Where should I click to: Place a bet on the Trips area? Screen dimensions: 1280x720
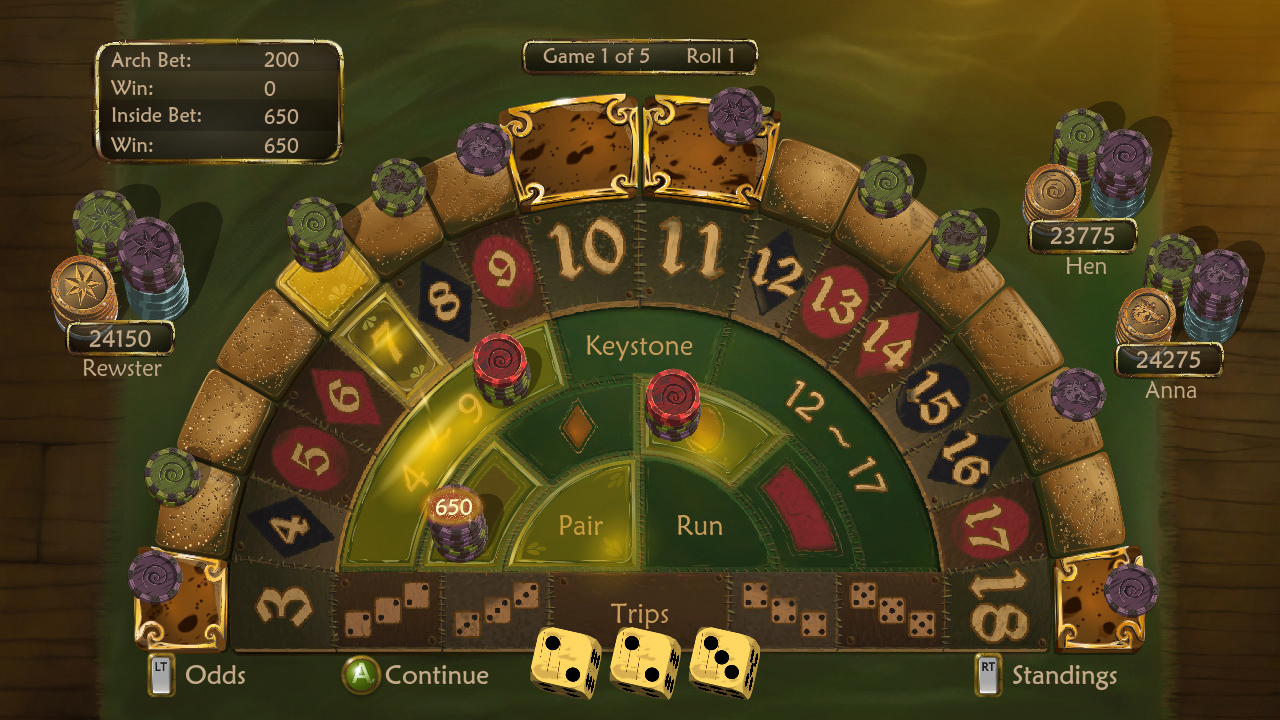coord(641,612)
